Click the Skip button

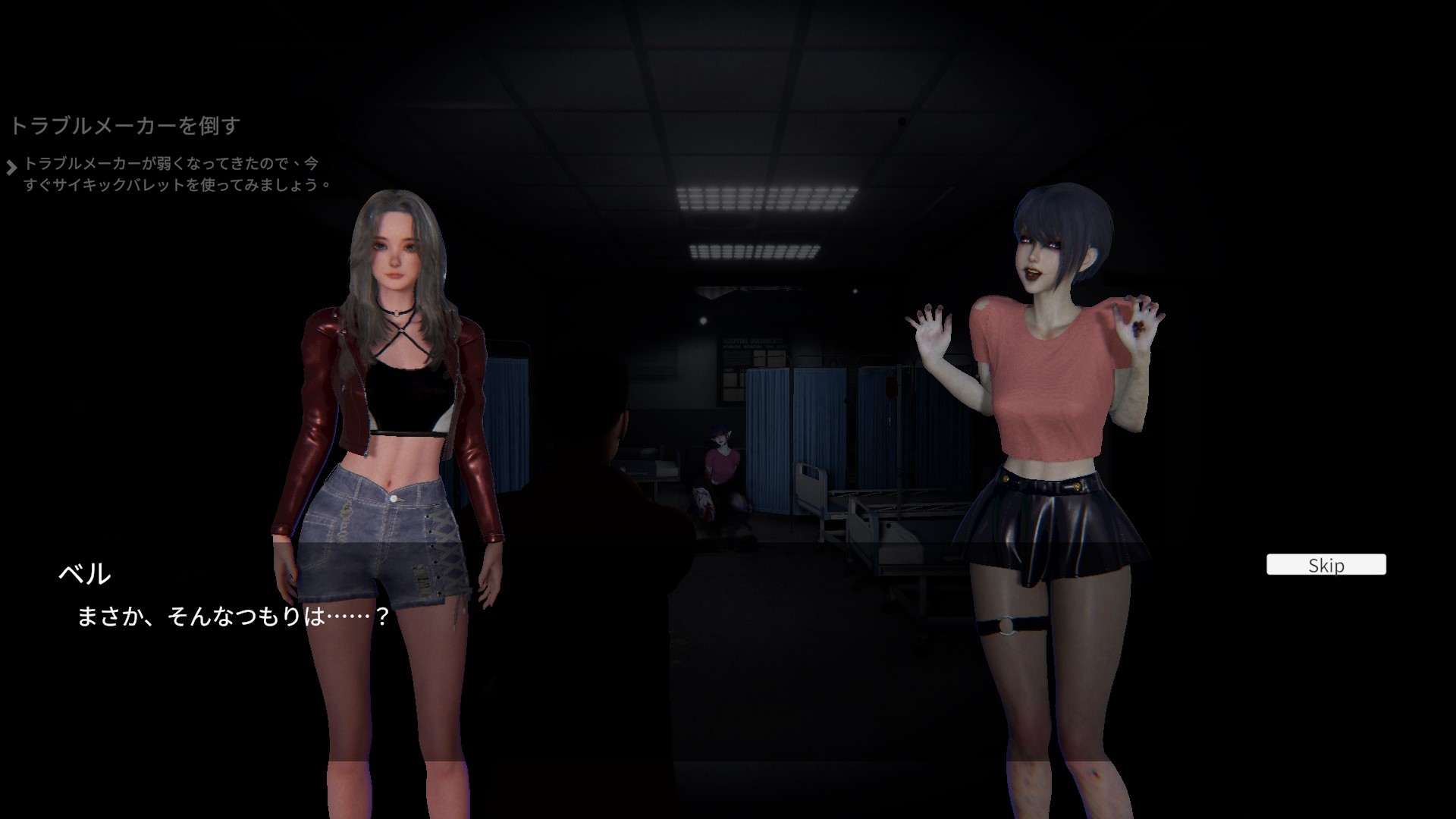(1326, 565)
